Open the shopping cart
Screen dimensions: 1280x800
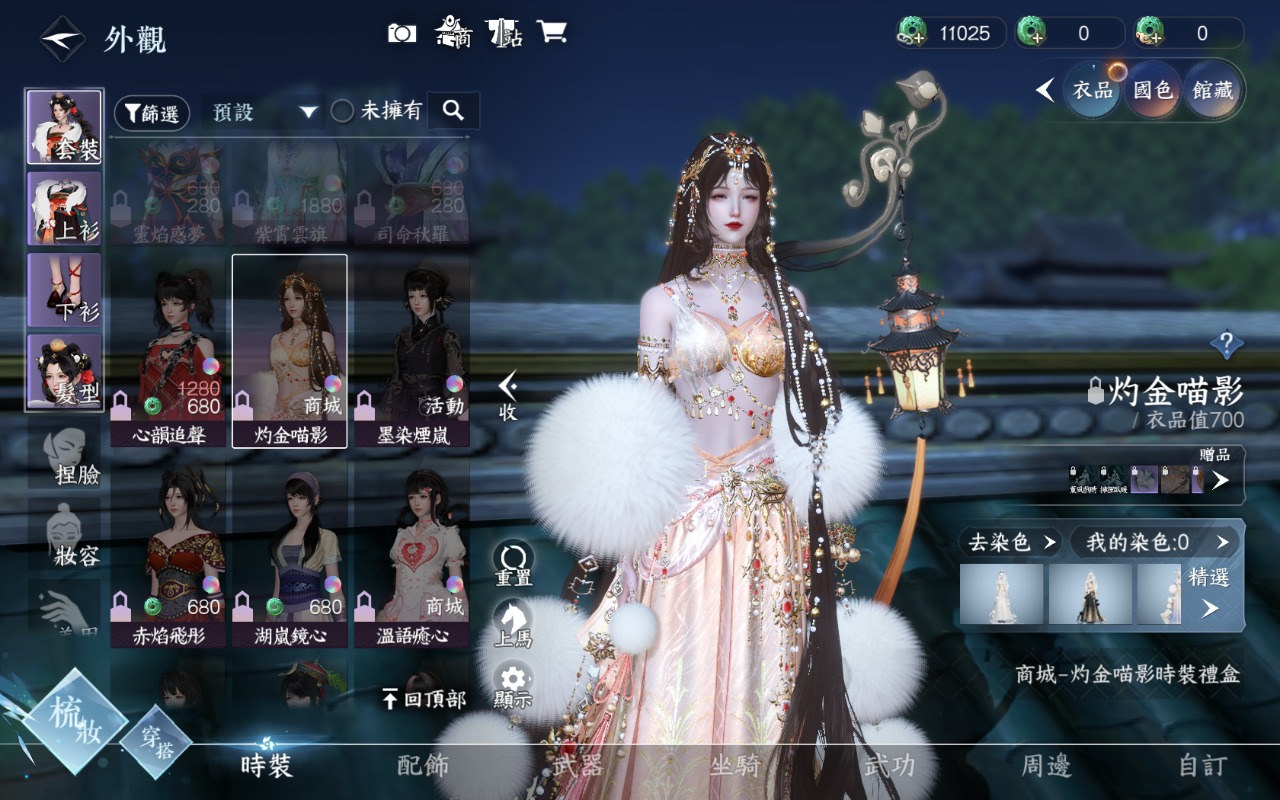(x=551, y=32)
